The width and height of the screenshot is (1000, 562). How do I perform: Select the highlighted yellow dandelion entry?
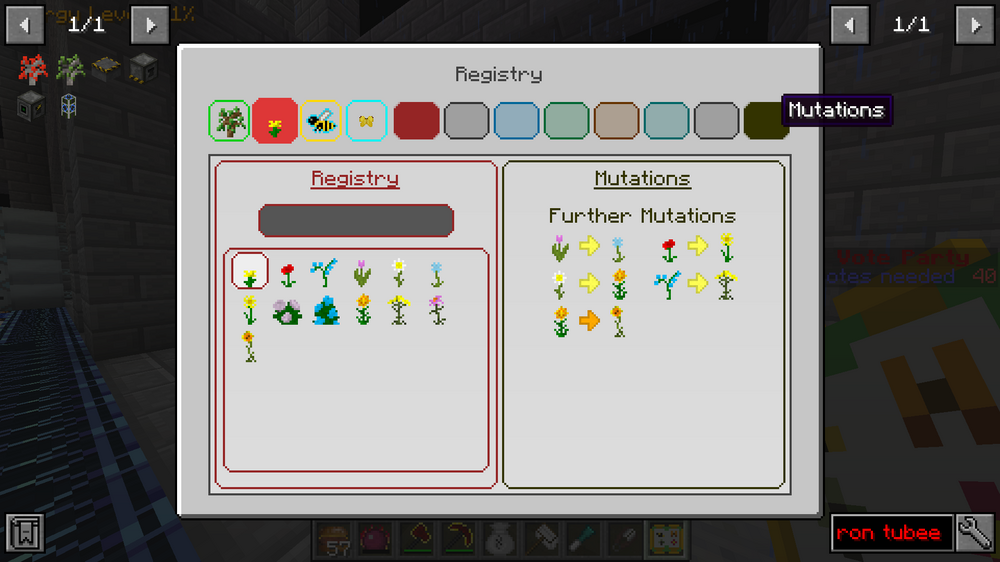[x=250, y=271]
